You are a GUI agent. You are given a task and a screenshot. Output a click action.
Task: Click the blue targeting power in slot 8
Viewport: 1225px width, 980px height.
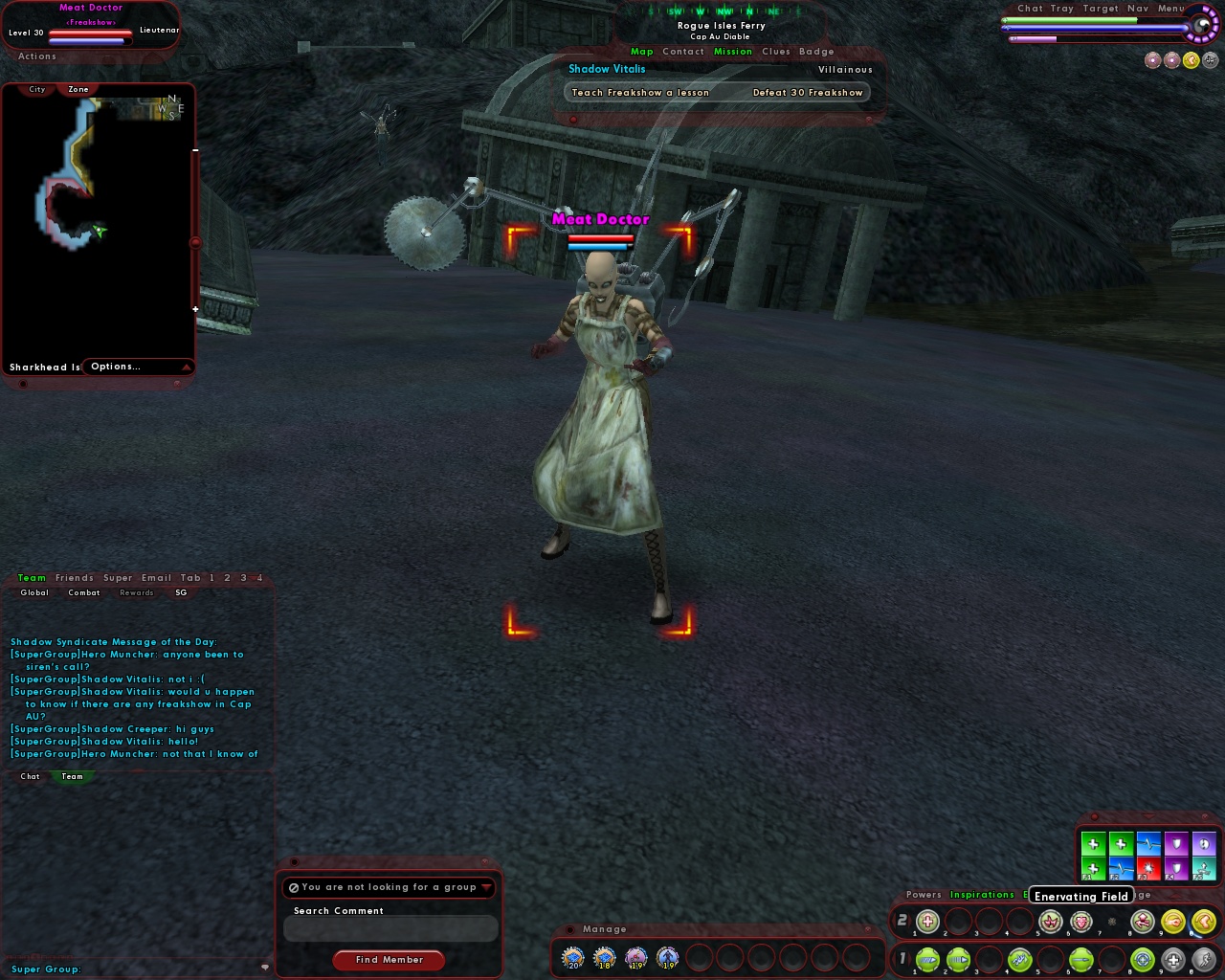(1141, 960)
